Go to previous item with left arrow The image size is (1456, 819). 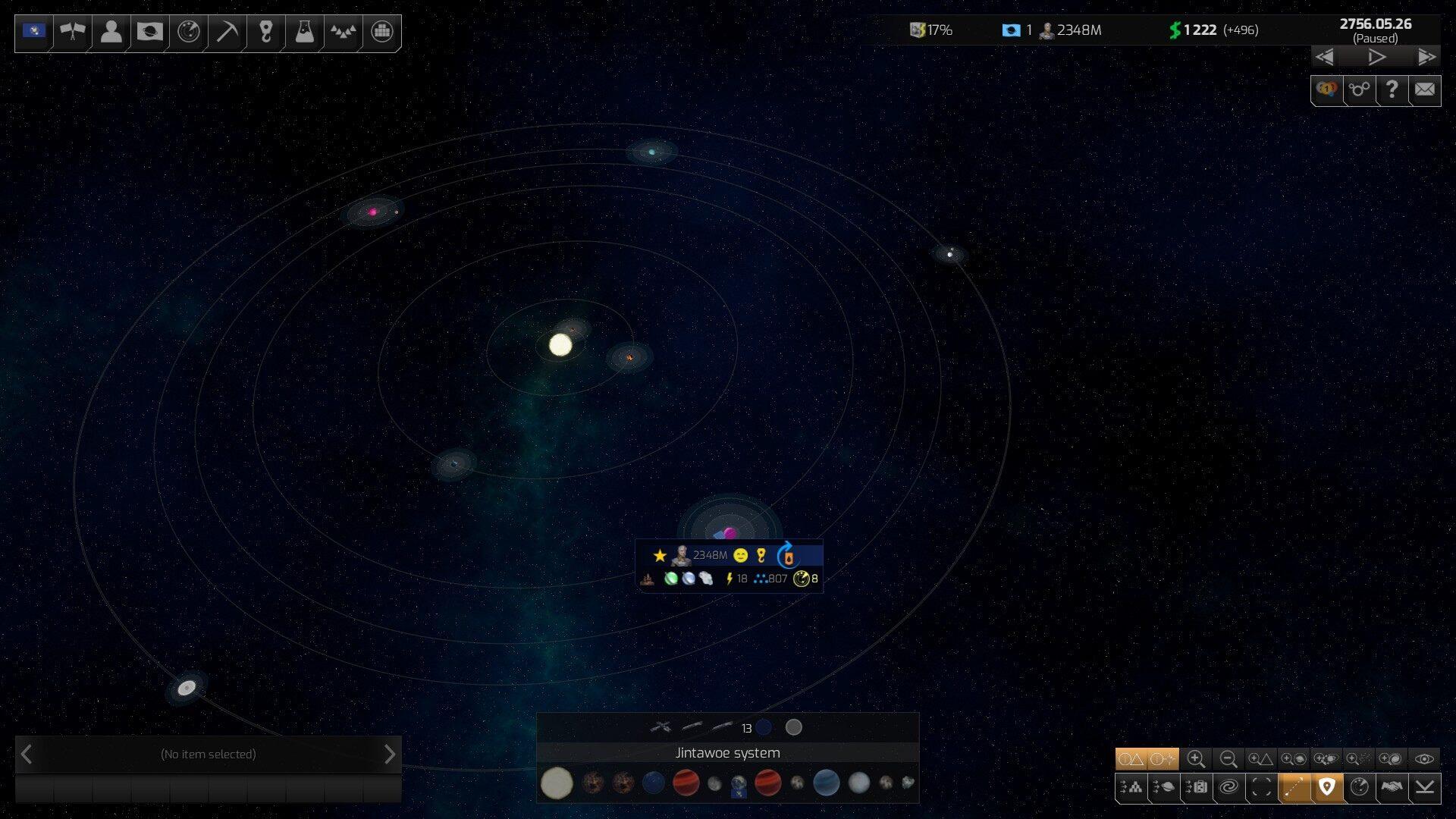(27, 755)
